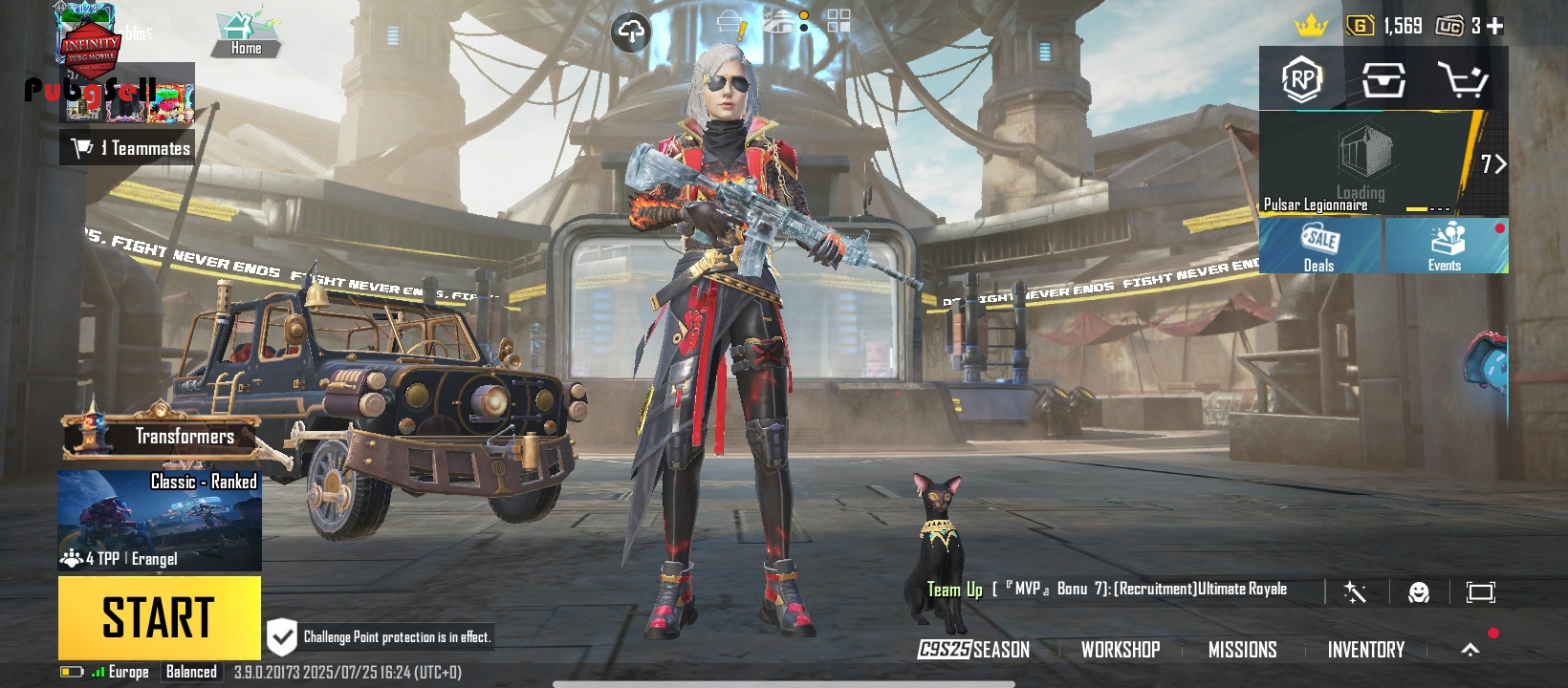The height and width of the screenshot is (688, 1568).
Task: Open the emote smiley icon
Action: point(1419,592)
